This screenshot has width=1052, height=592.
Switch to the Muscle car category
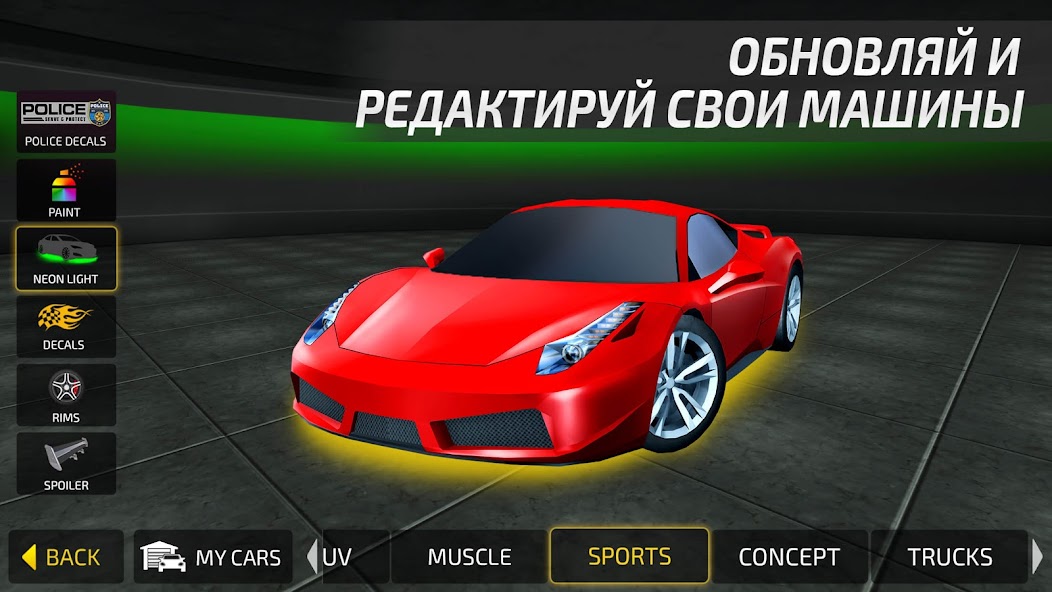click(469, 557)
